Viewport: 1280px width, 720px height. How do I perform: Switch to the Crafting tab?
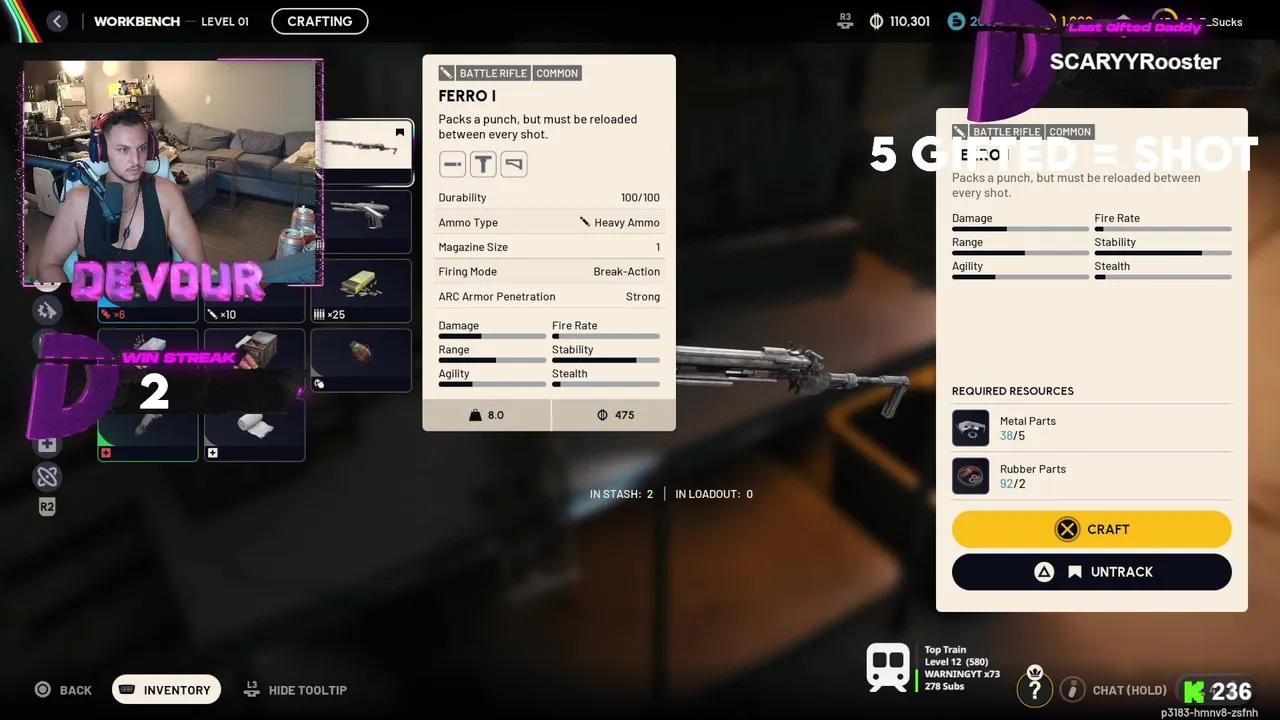click(319, 20)
